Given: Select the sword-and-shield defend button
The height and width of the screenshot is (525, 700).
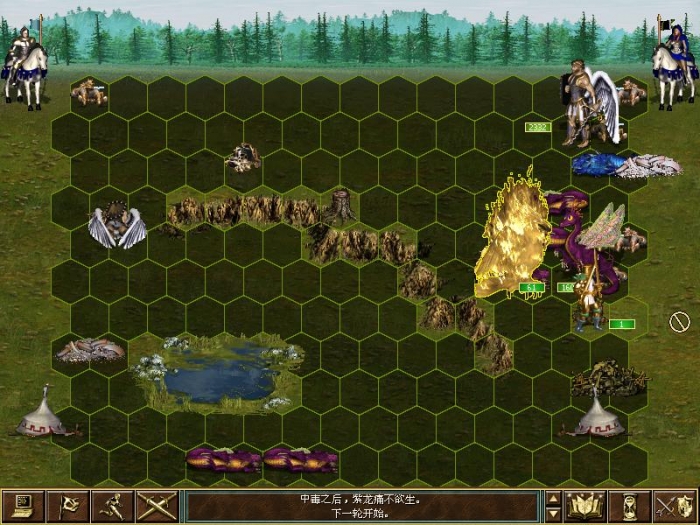Looking at the screenshot, I should [675, 506].
